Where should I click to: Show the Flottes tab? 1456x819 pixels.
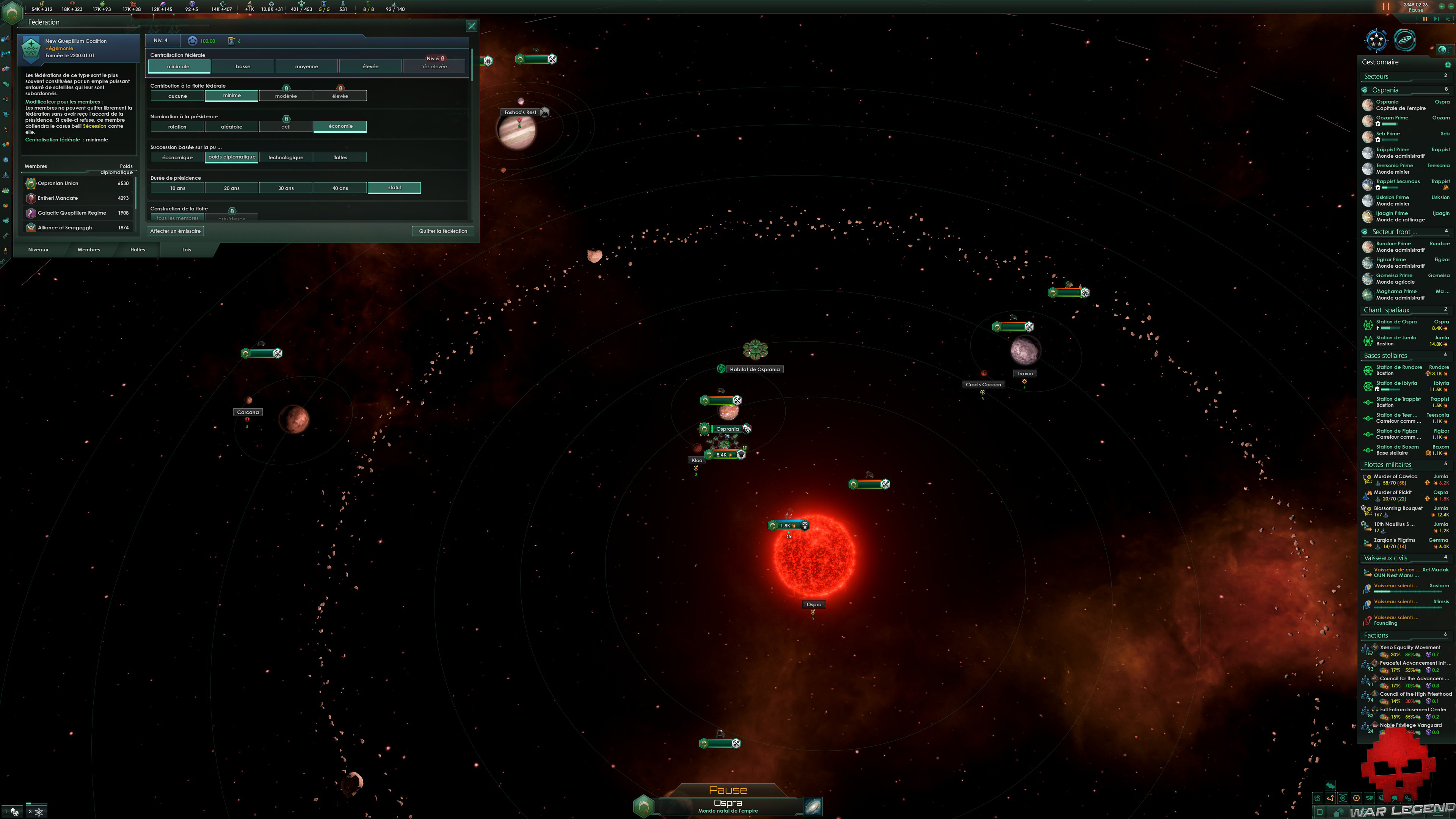(x=137, y=250)
